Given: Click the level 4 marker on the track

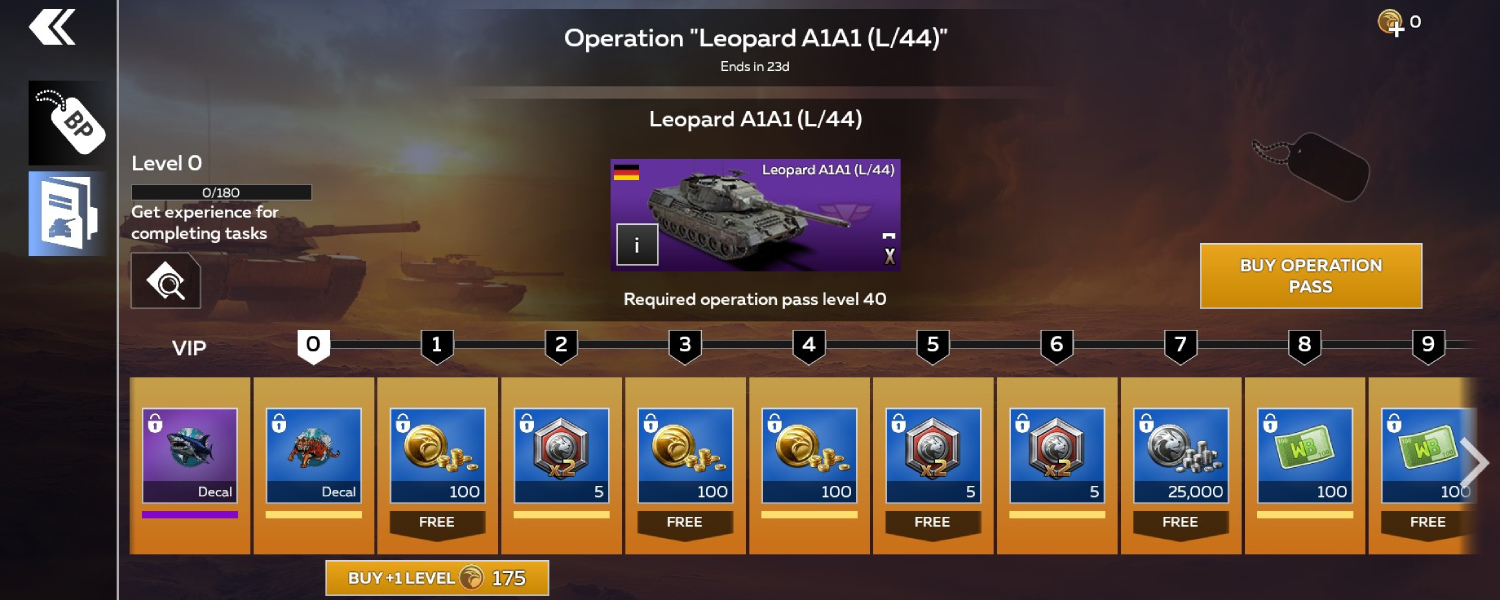Looking at the screenshot, I should click(809, 346).
